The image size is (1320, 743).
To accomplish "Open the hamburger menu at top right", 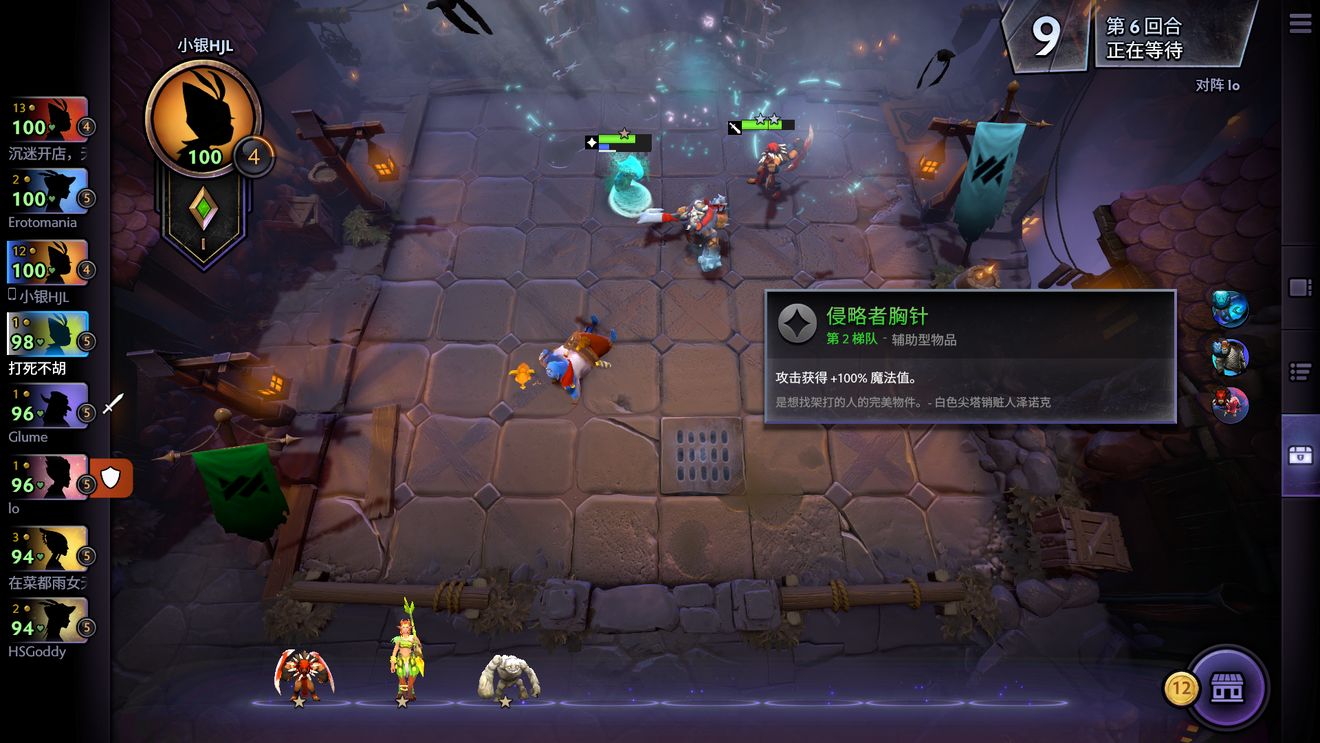I will click(1300, 24).
